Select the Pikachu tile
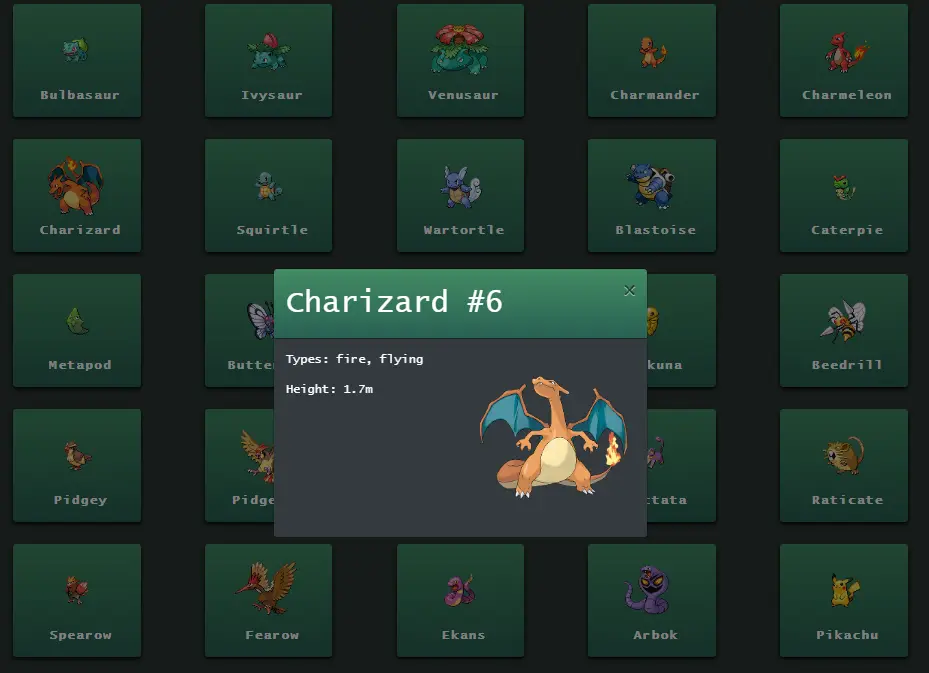 pyautogui.click(x=843, y=600)
